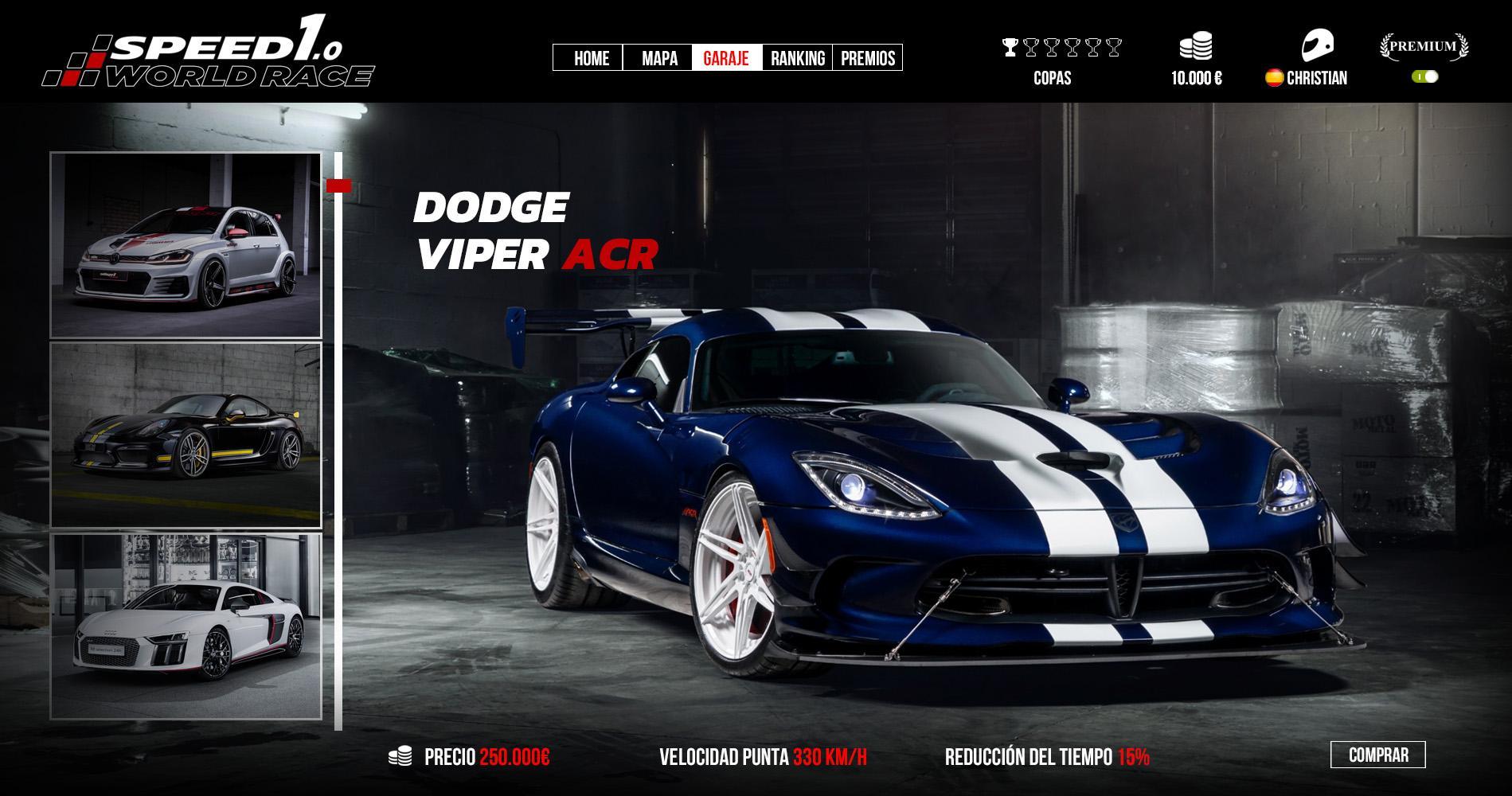Pick the white Audi R8 thumbnail
The image size is (1512, 796).
coord(186,626)
